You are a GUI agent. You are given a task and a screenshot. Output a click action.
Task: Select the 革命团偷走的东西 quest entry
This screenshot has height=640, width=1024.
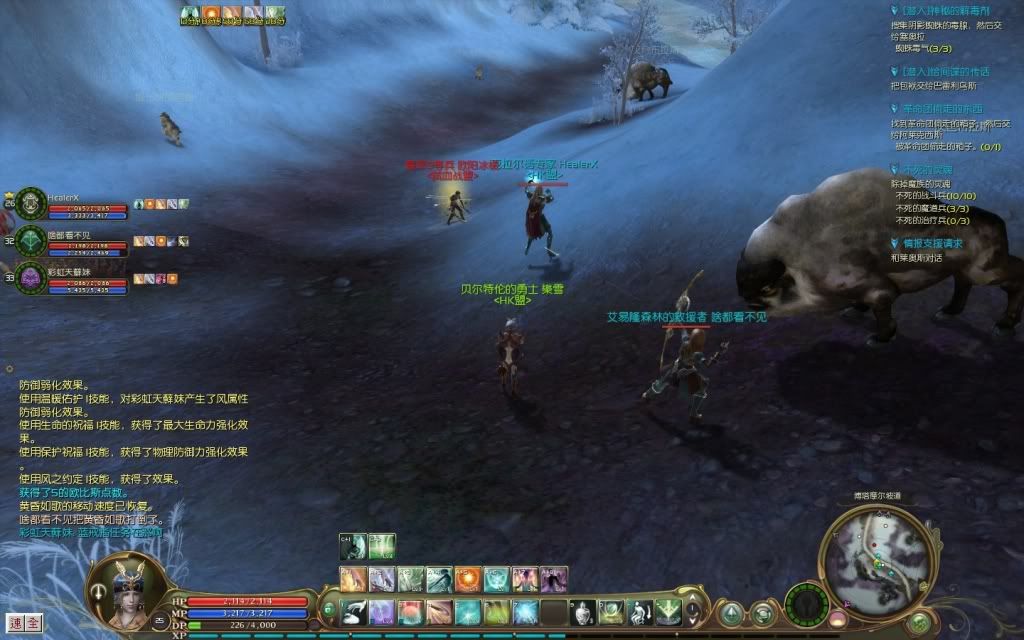[x=942, y=108]
